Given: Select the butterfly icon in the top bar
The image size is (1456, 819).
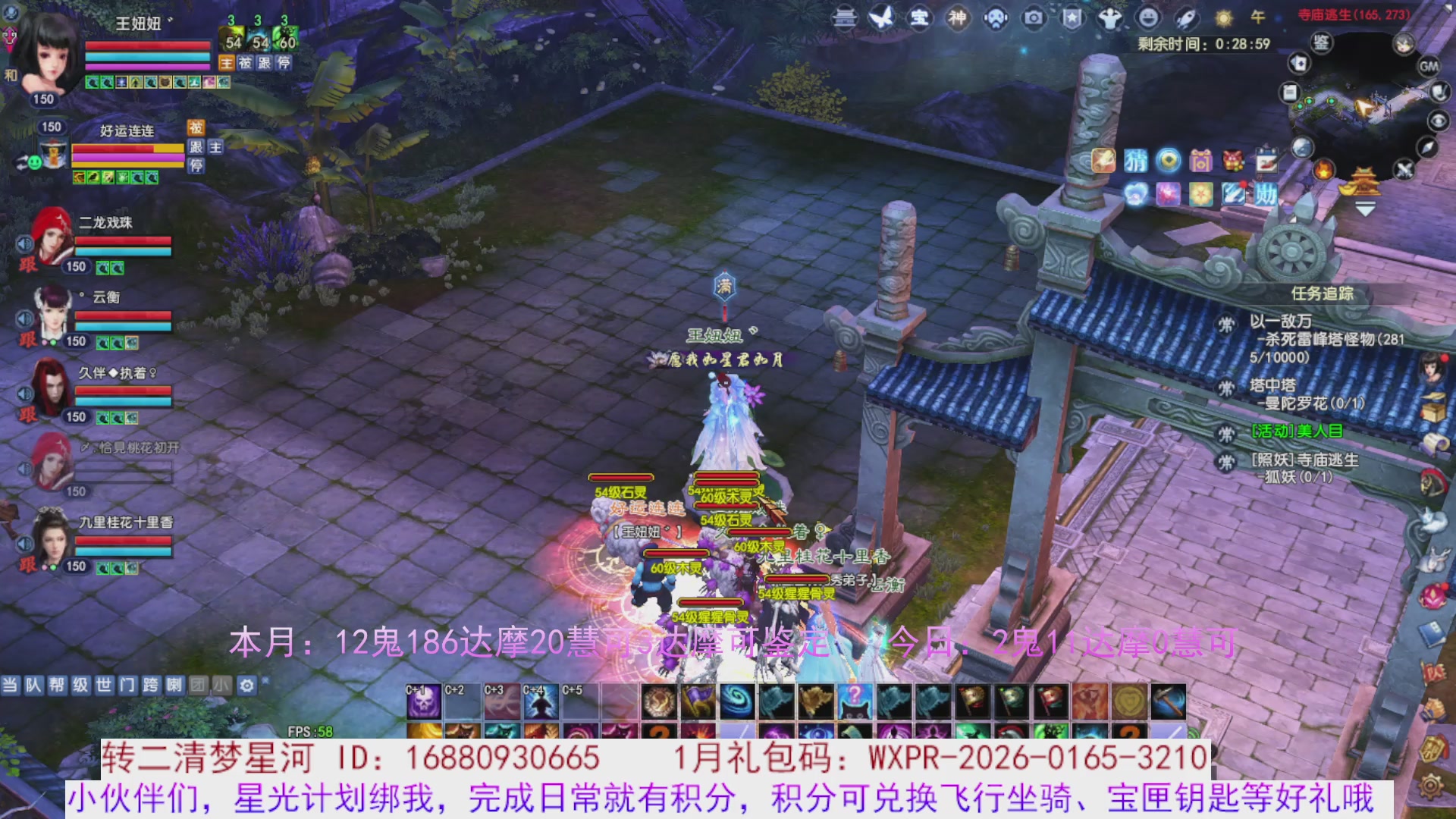Looking at the screenshot, I should (x=880, y=18).
